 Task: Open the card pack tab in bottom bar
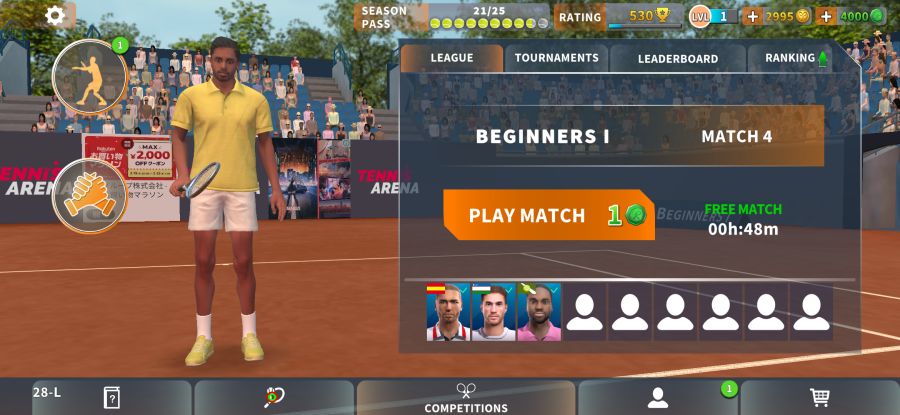[112, 398]
